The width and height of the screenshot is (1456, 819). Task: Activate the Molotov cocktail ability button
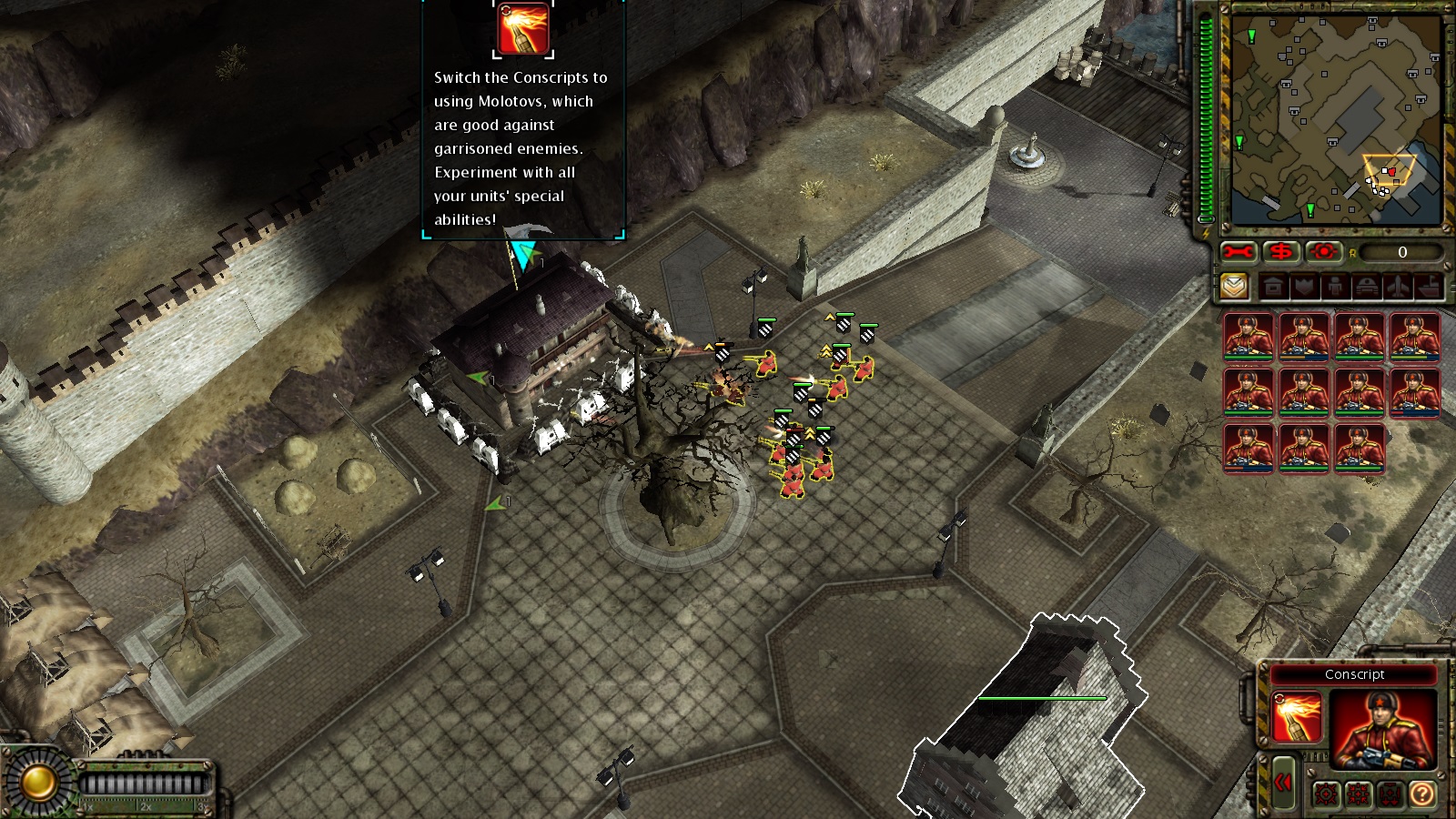tap(1296, 717)
